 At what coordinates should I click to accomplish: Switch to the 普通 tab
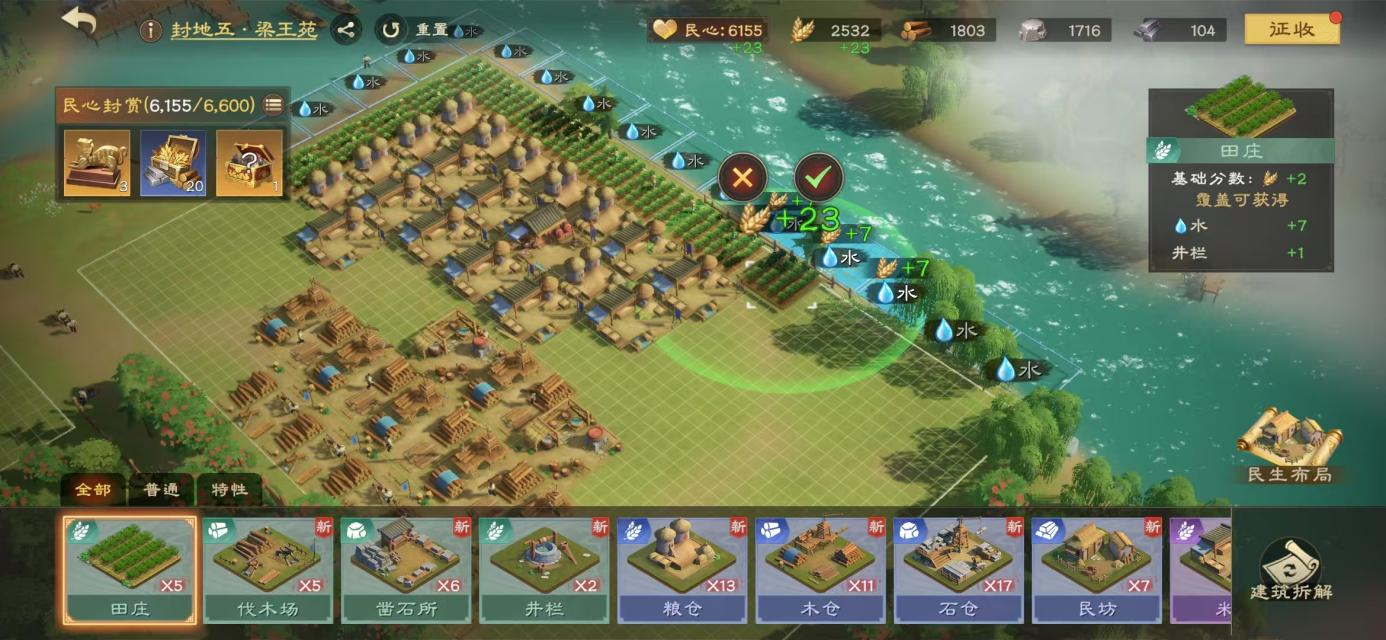click(x=161, y=490)
